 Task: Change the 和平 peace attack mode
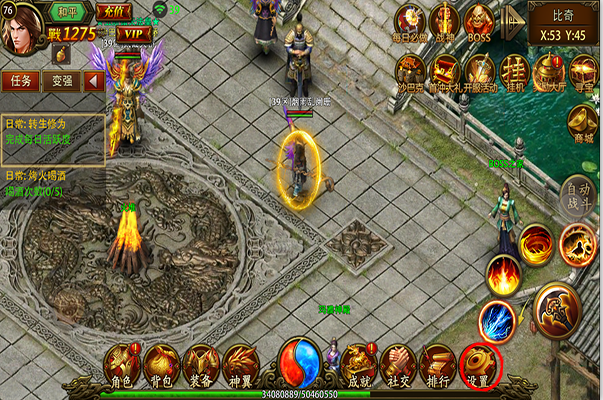tap(70, 12)
